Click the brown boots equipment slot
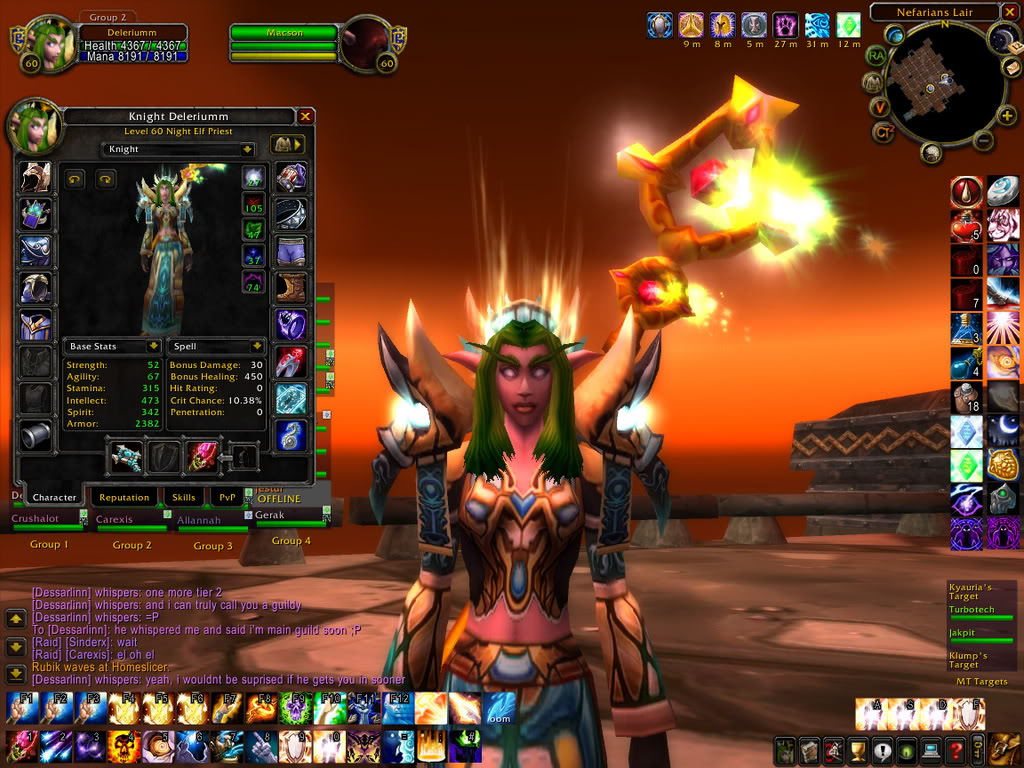 tap(291, 288)
